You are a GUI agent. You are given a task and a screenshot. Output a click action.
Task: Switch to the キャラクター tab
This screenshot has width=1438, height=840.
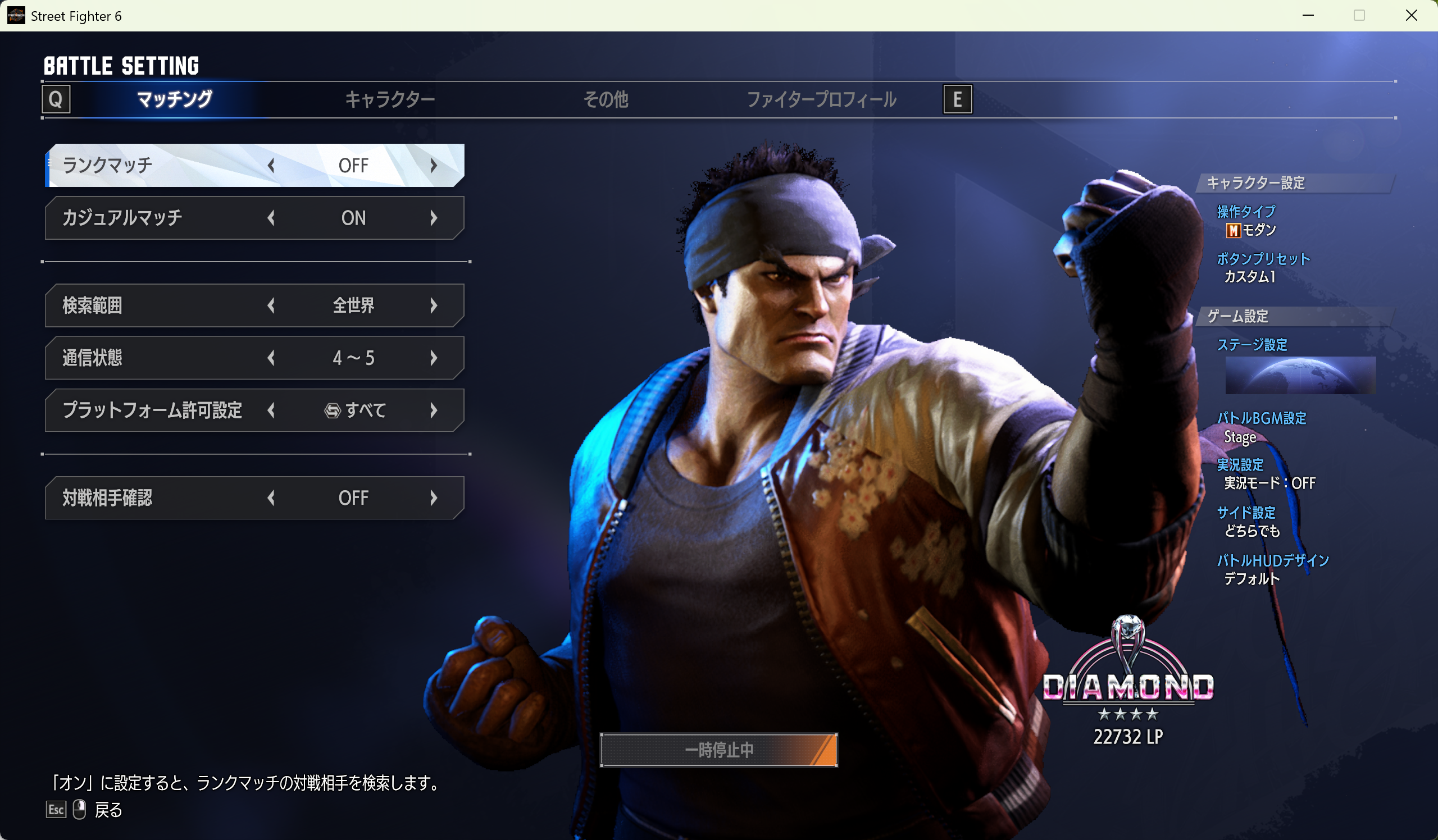click(x=390, y=100)
